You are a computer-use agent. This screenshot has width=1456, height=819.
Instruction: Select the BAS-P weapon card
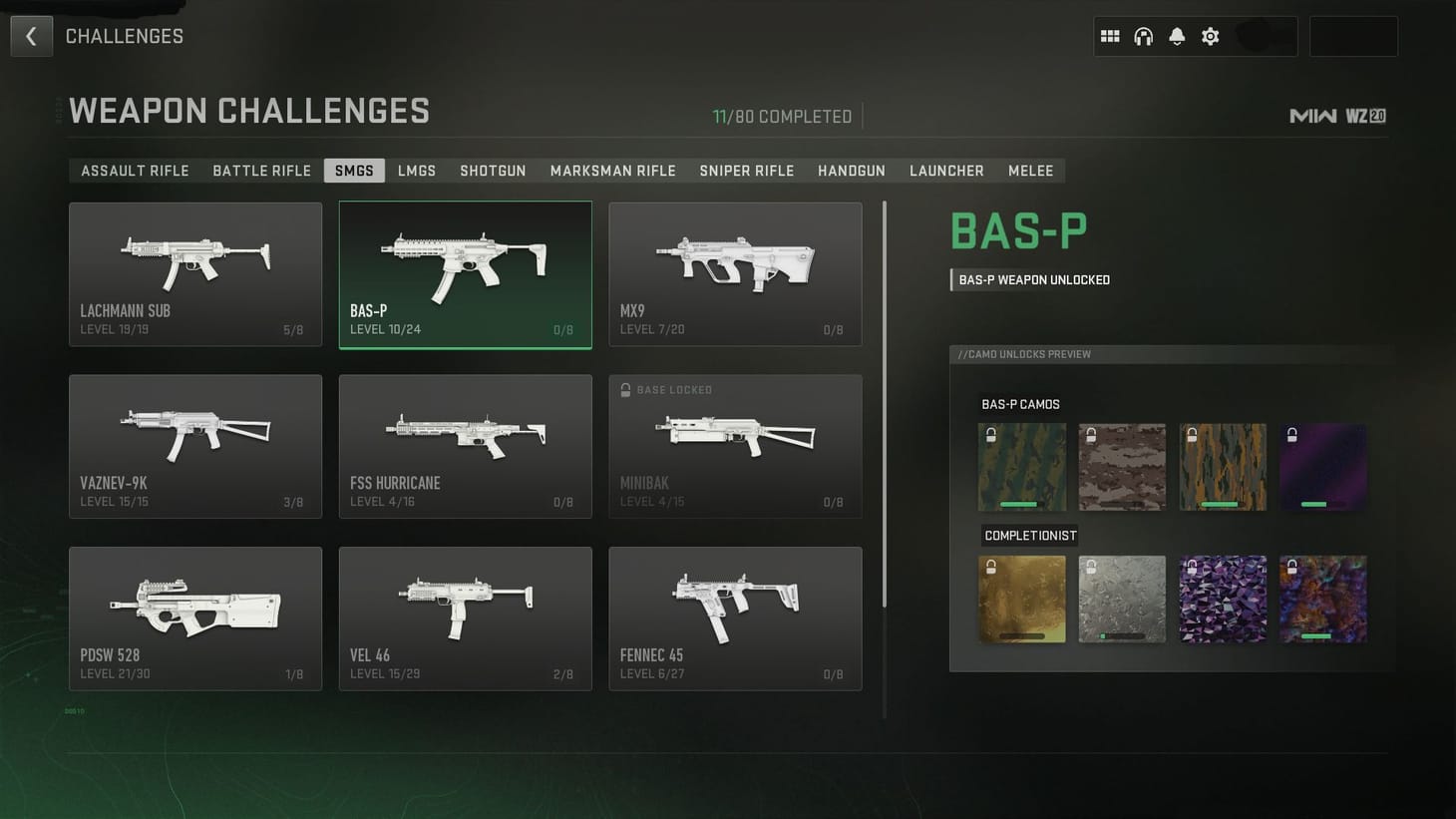point(465,274)
